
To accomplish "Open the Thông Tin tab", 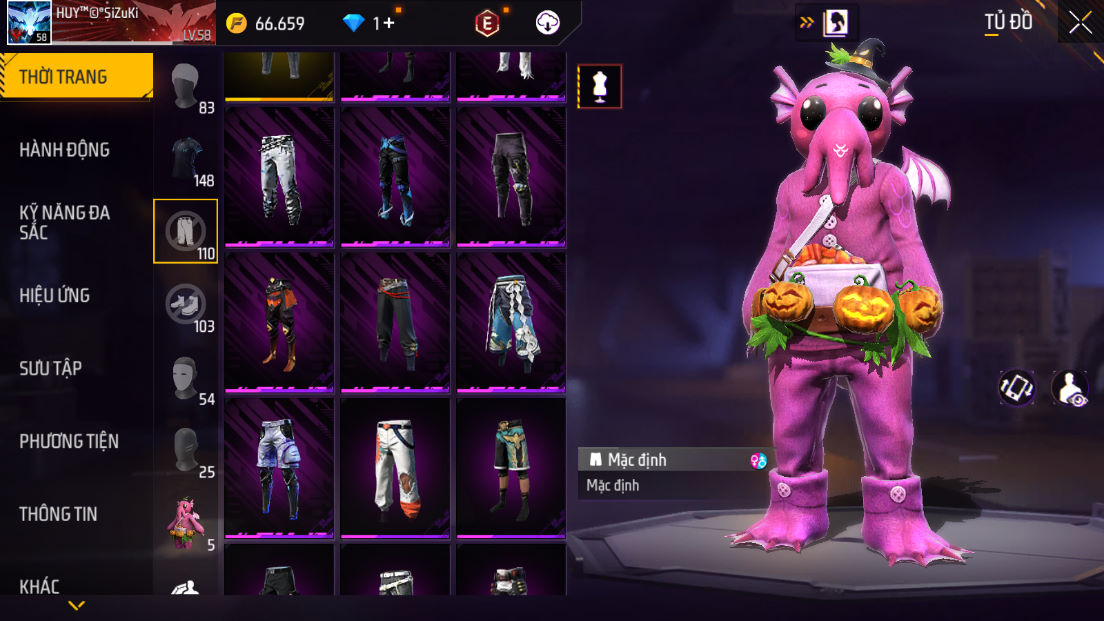I will coord(58,514).
